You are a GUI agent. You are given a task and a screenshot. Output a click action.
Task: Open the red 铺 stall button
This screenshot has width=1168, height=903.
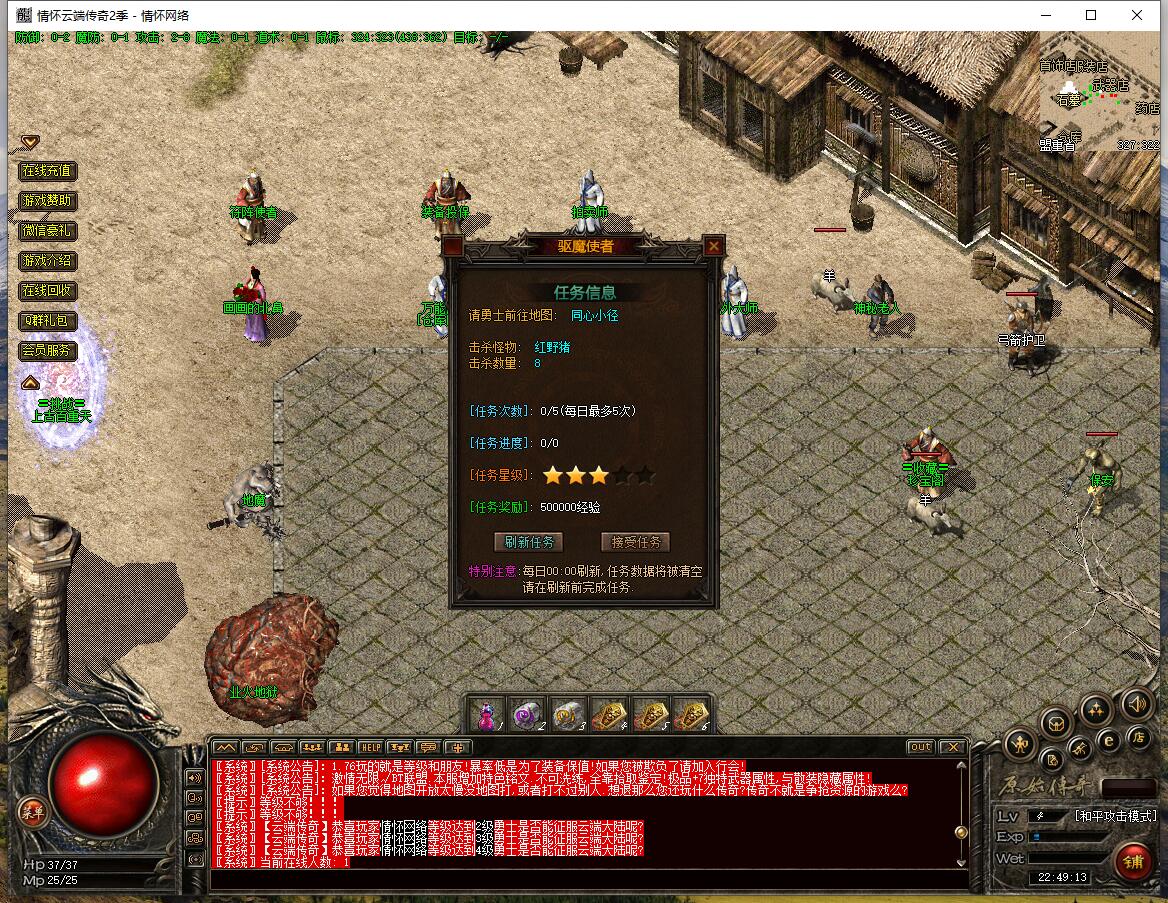click(x=1133, y=861)
